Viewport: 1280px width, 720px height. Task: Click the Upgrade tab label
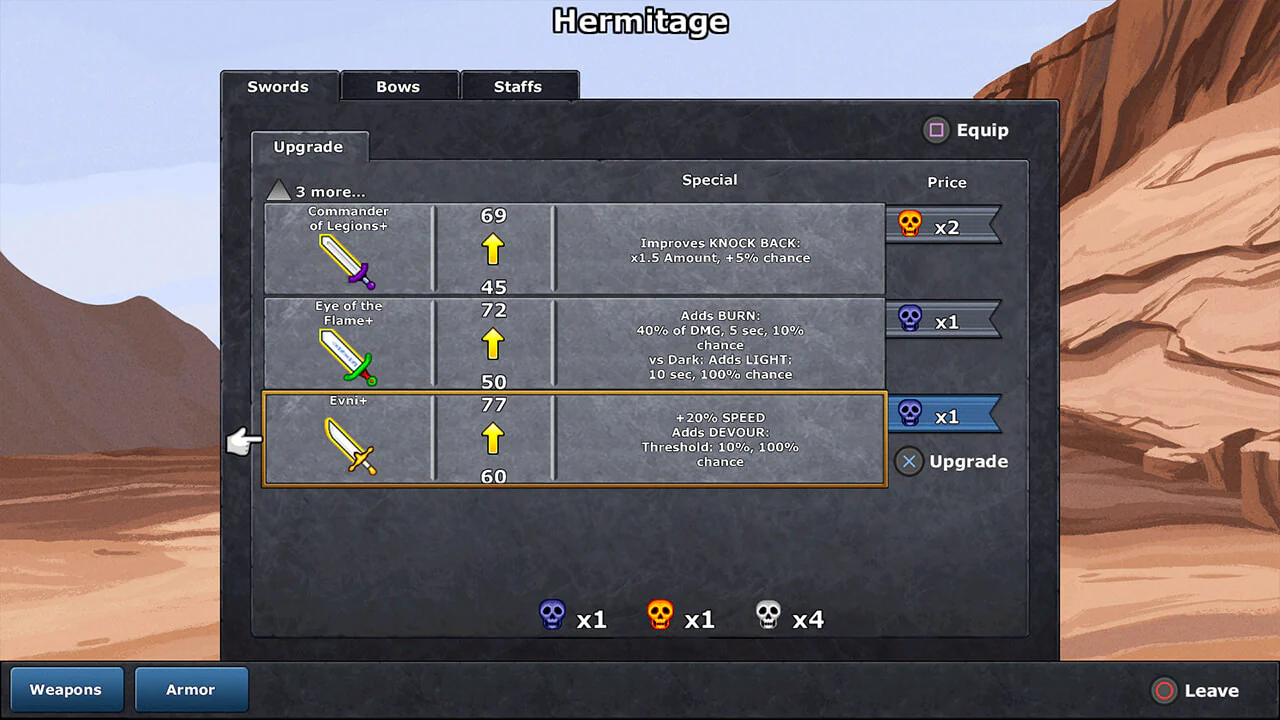pyautogui.click(x=309, y=147)
